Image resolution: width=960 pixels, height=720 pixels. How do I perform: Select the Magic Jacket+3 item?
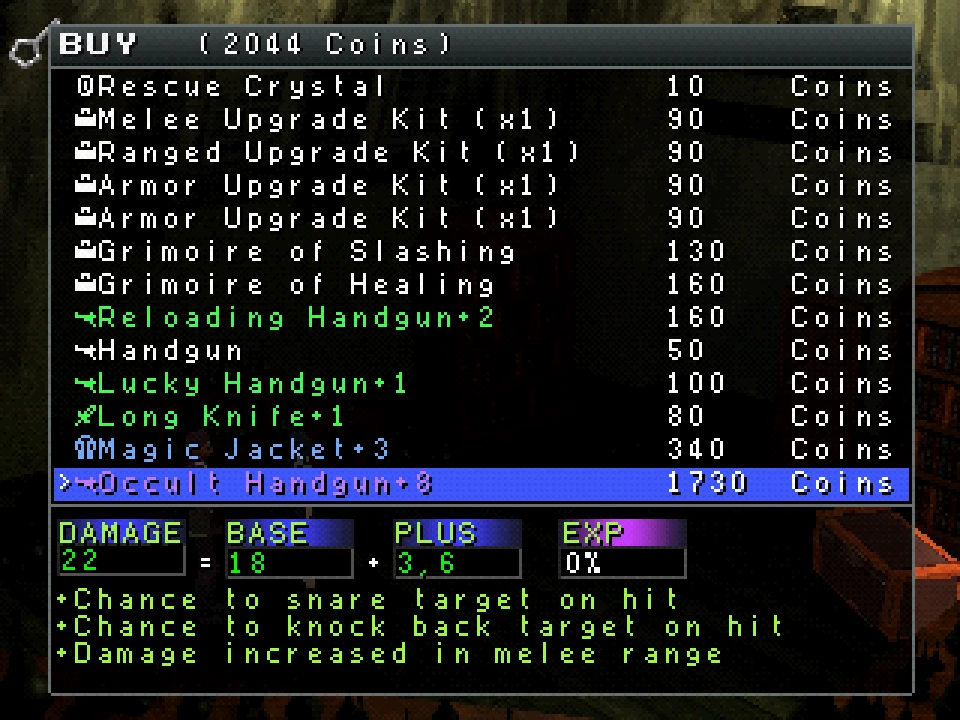click(232, 450)
